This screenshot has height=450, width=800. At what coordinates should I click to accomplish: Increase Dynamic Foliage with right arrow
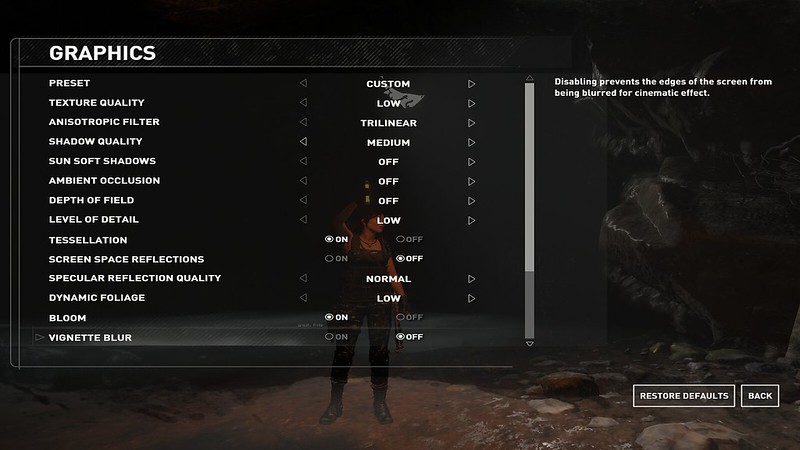(x=471, y=298)
